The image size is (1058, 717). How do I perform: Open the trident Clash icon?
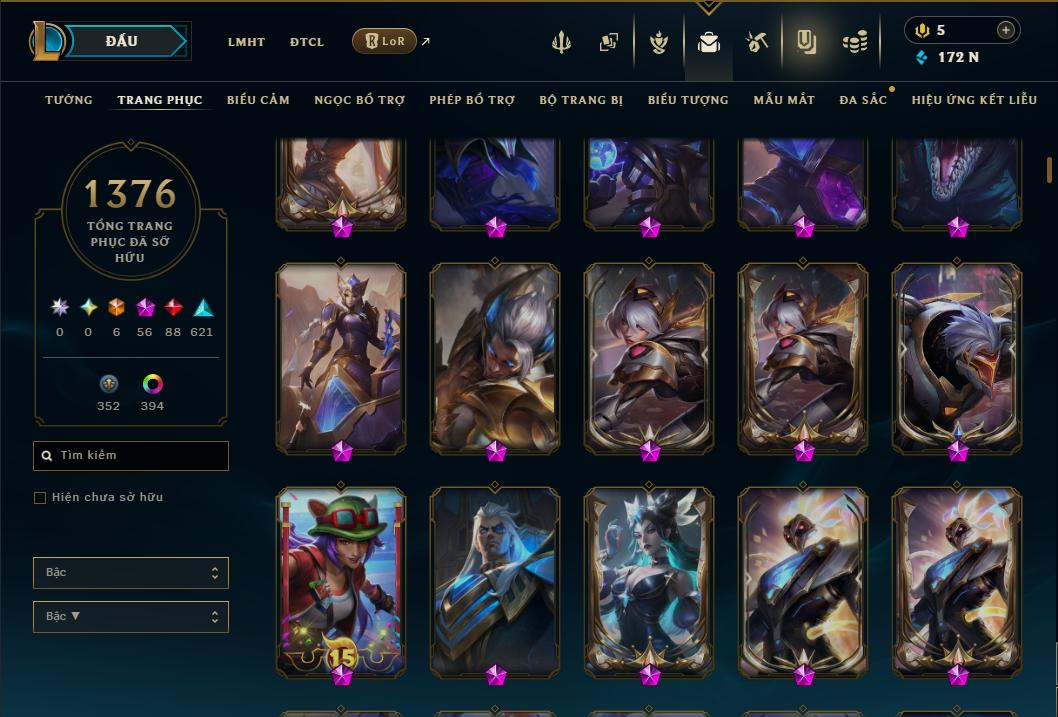(x=561, y=42)
